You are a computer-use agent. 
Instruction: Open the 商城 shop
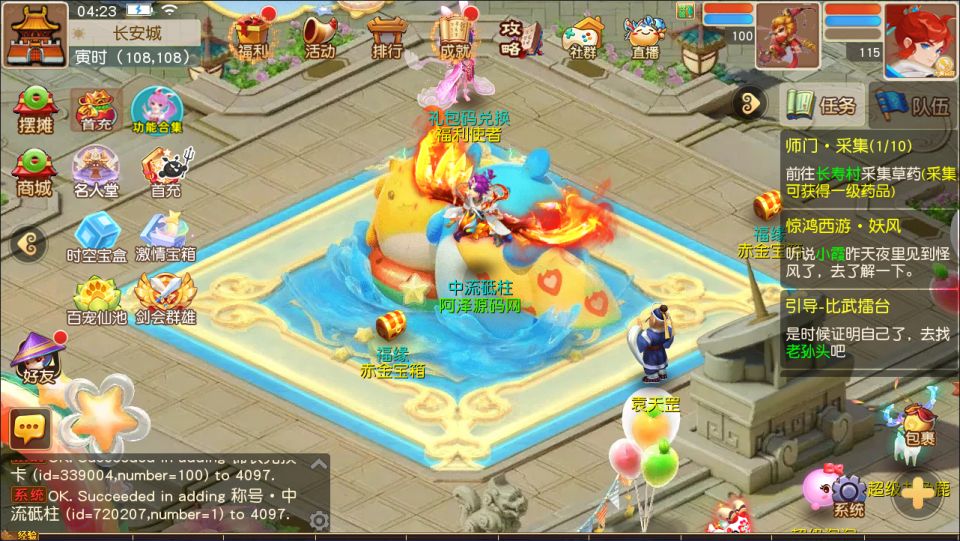pos(35,172)
